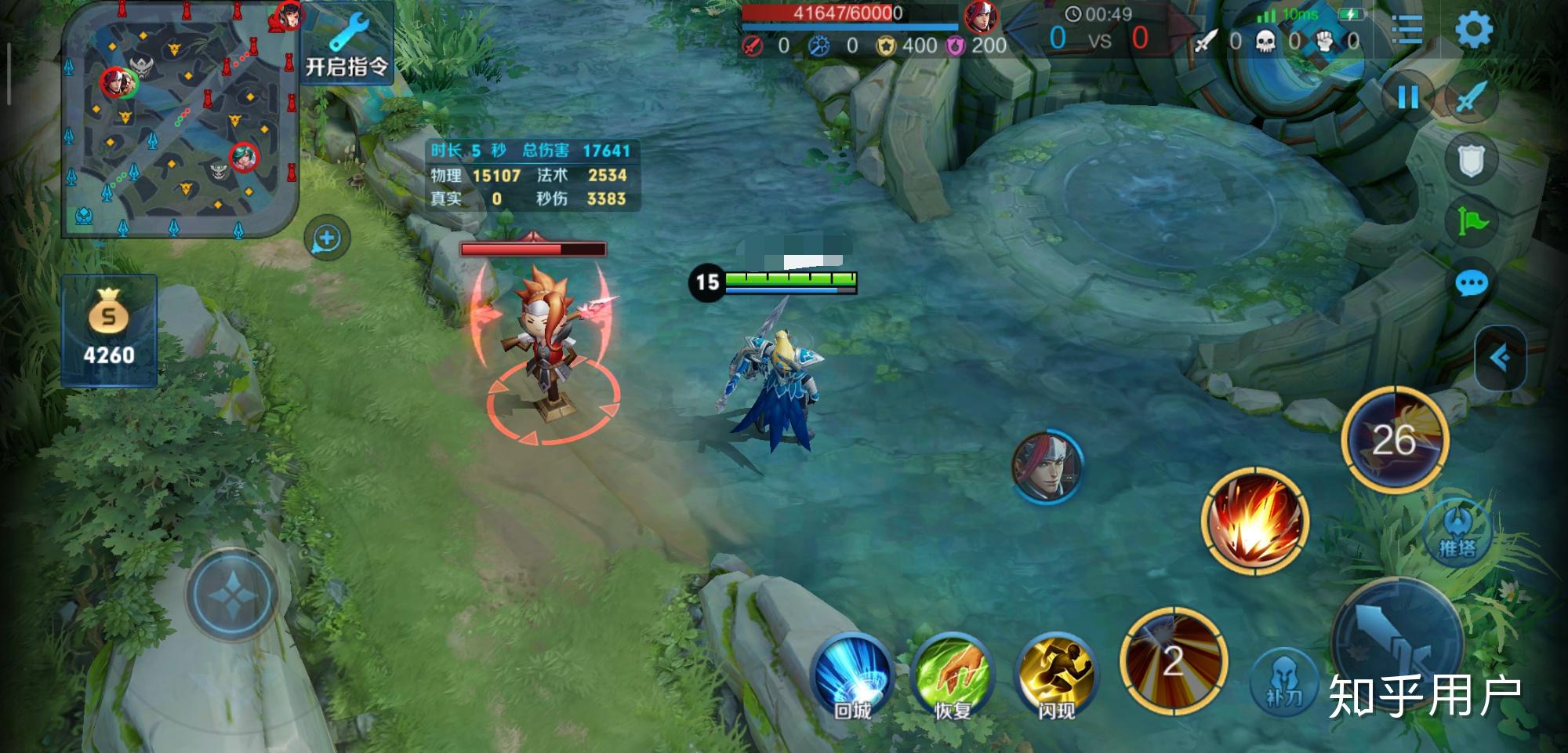
Task: Expand the collapsed side panel arrow
Action: tap(1500, 358)
